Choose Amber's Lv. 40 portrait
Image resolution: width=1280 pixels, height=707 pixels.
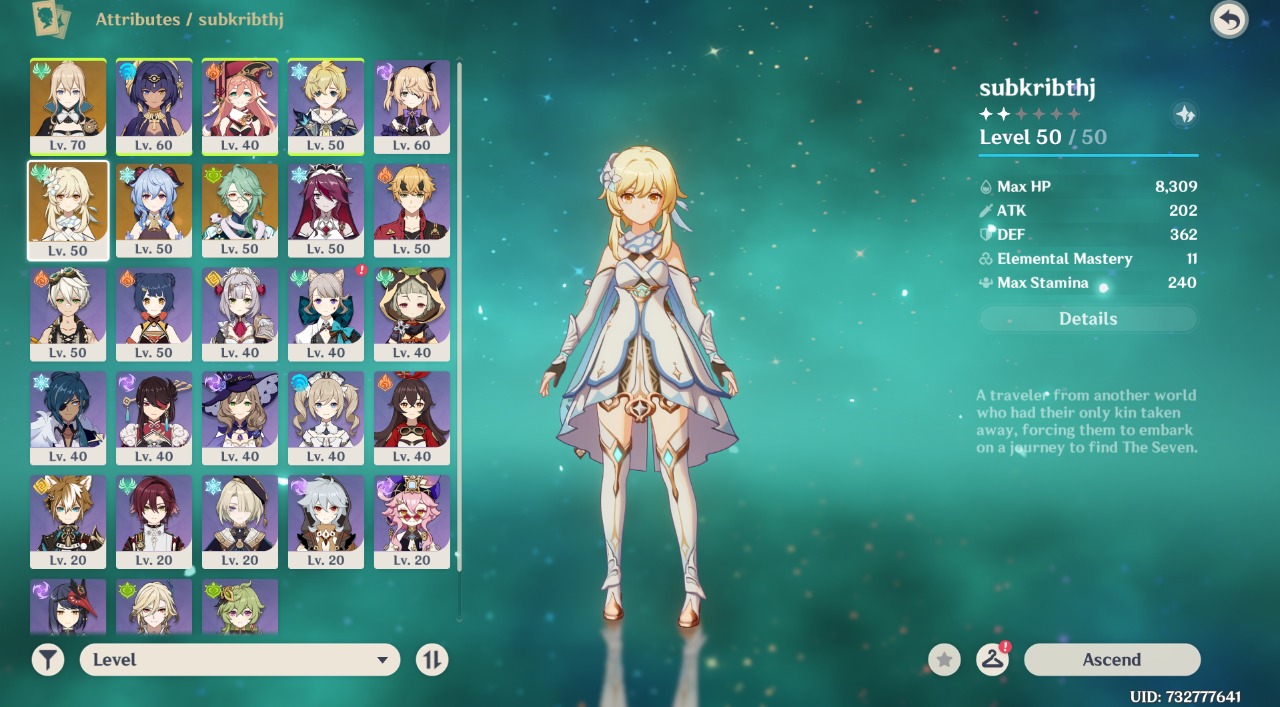point(412,417)
